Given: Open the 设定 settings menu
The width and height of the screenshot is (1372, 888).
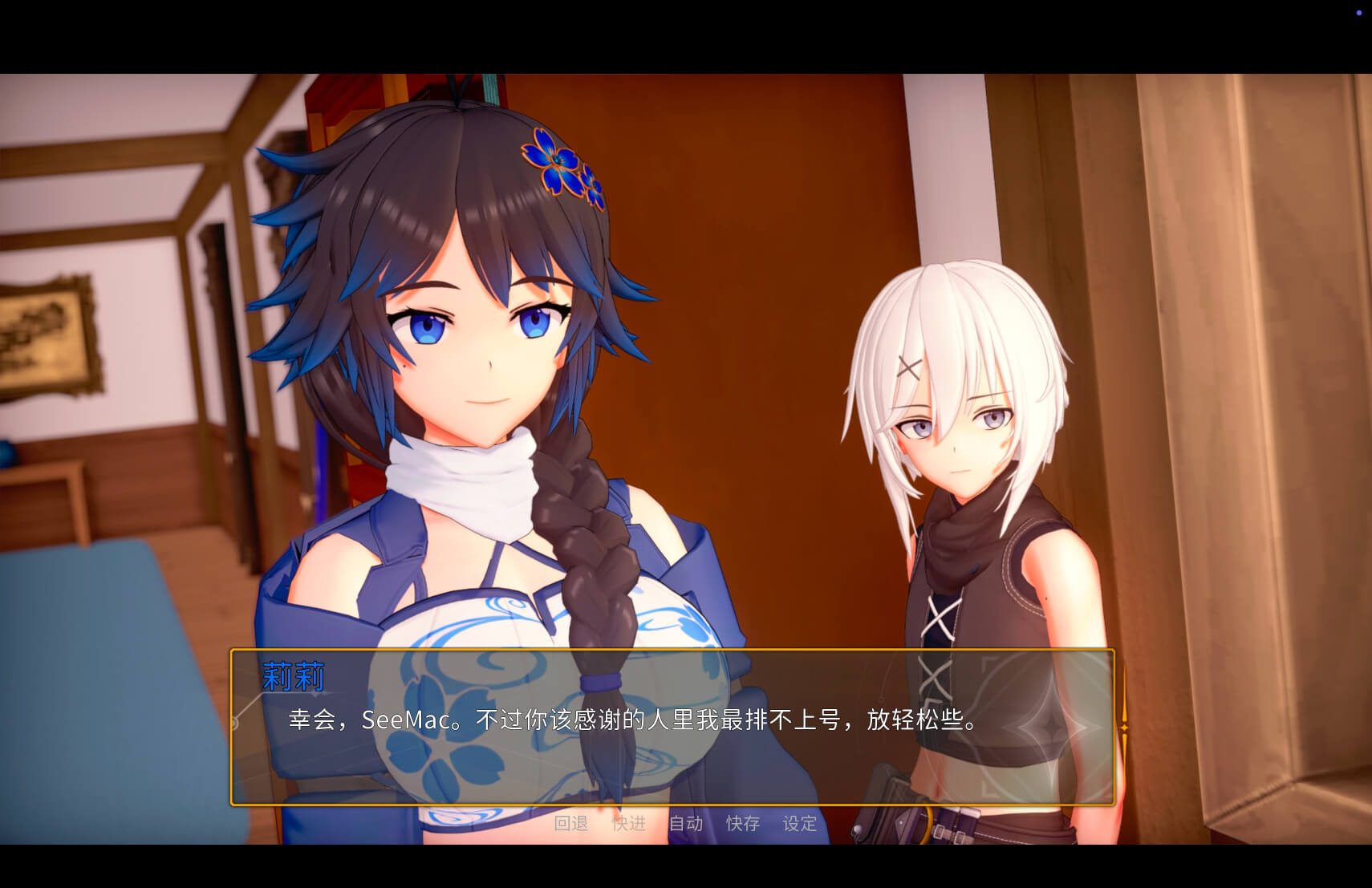Looking at the screenshot, I should point(800,823).
